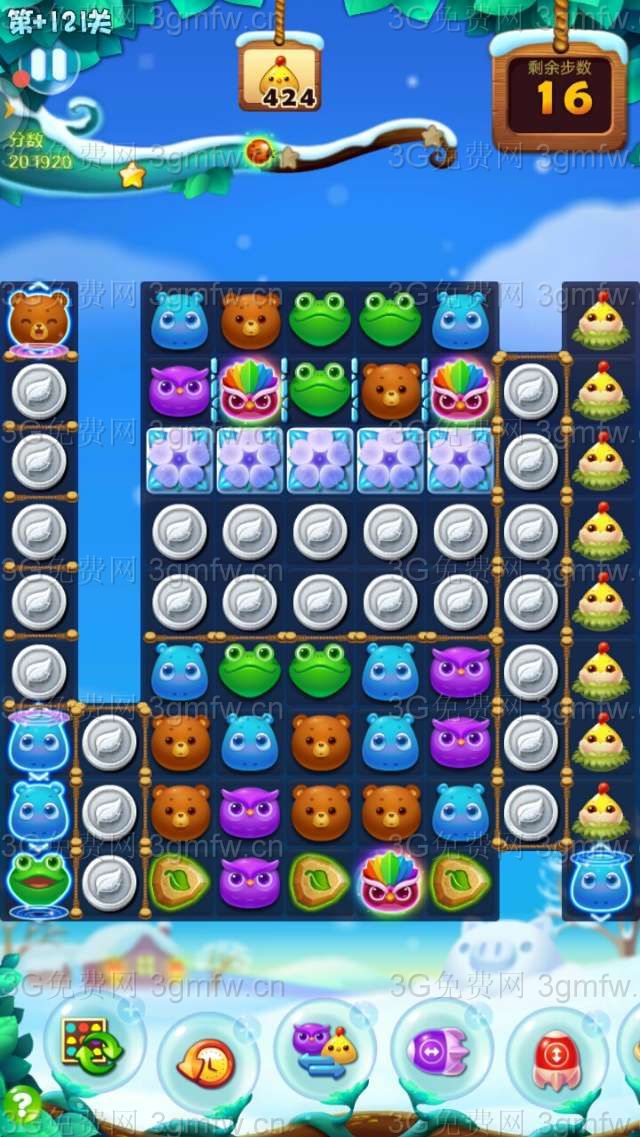Activate the purple horizontal rocket booster
The image size is (640, 1137).
point(438,1051)
